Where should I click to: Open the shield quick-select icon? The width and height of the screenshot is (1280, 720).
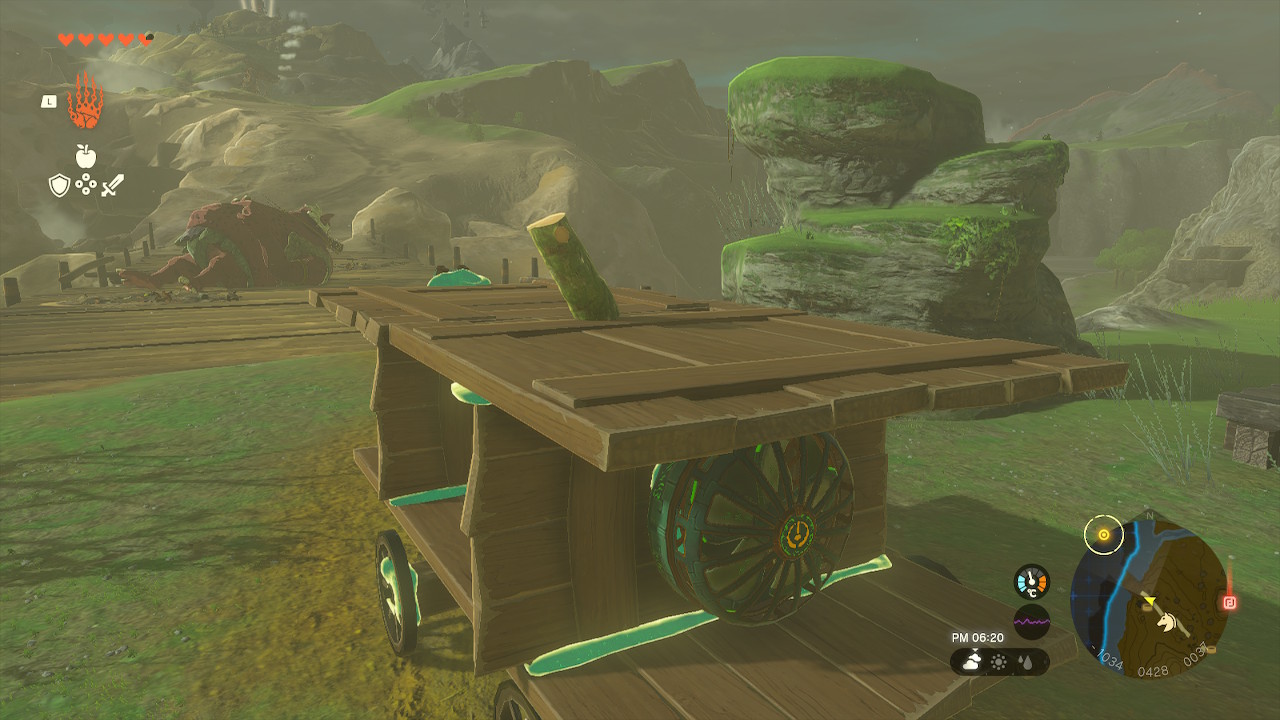click(60, 185)
